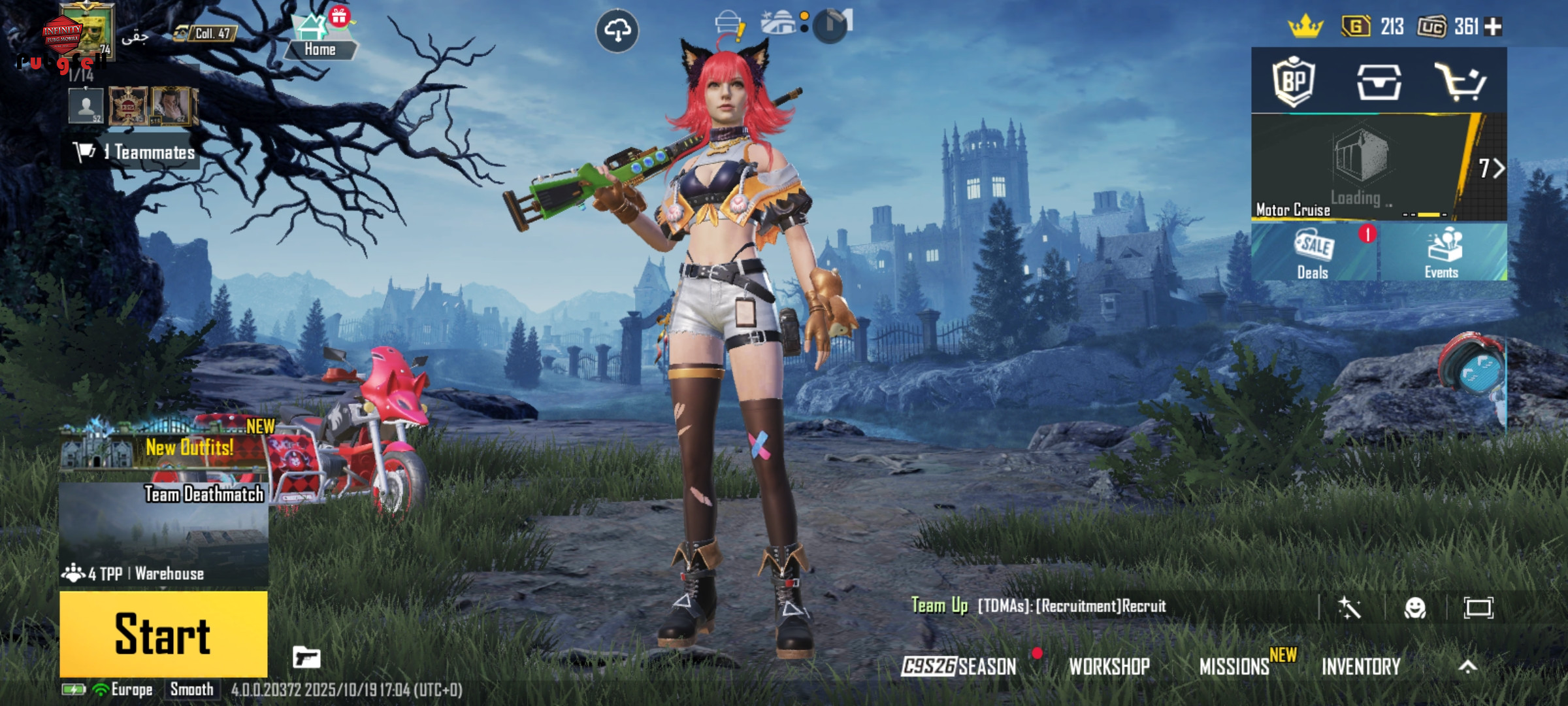1568x706 pixels.
Task: Expand the bottom menu arrow
Action: [x=1468, y=666]
